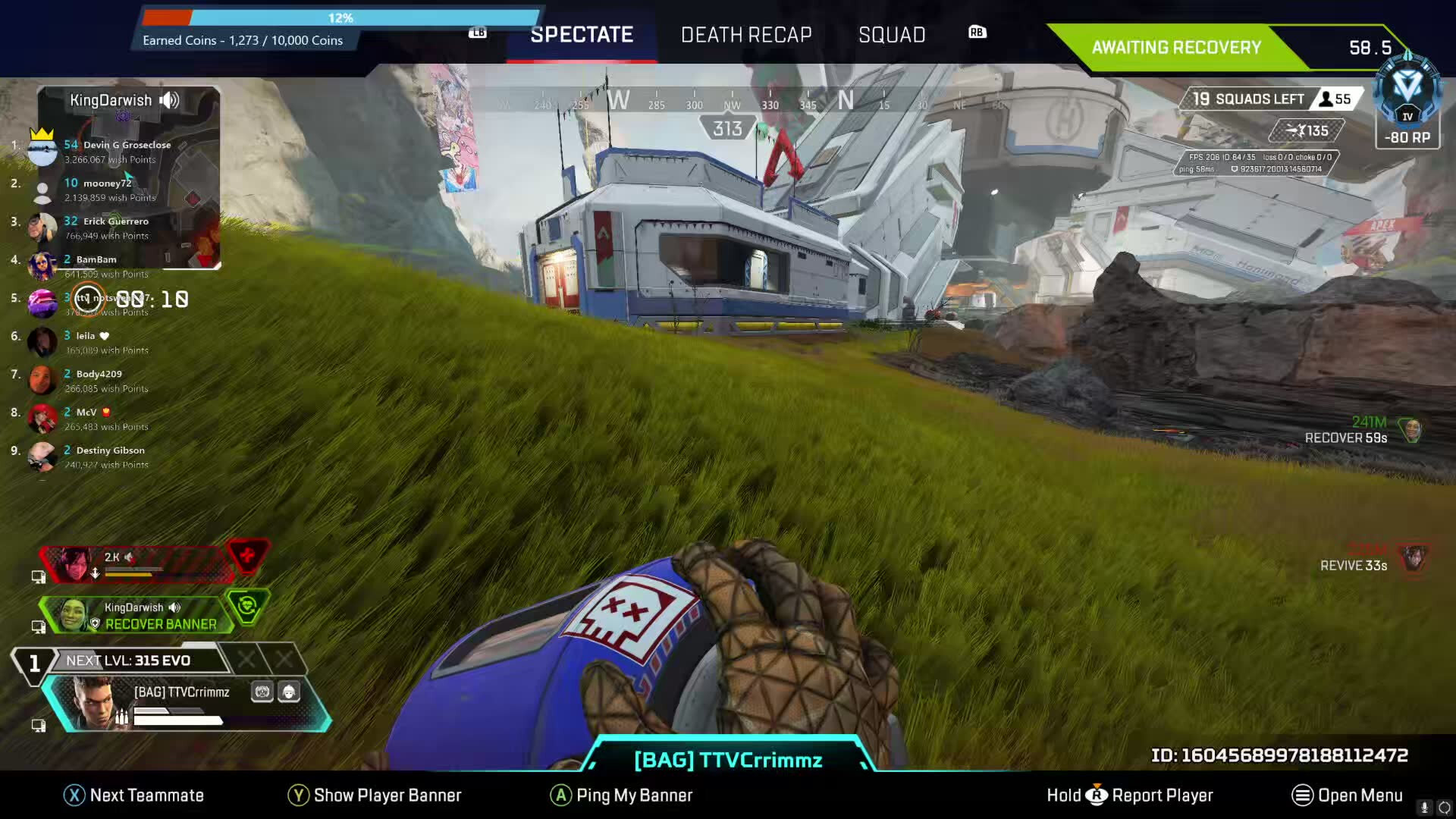The image size is (1456, 819).
Task: Click Next Teammate option
Action: click(134, 795)
